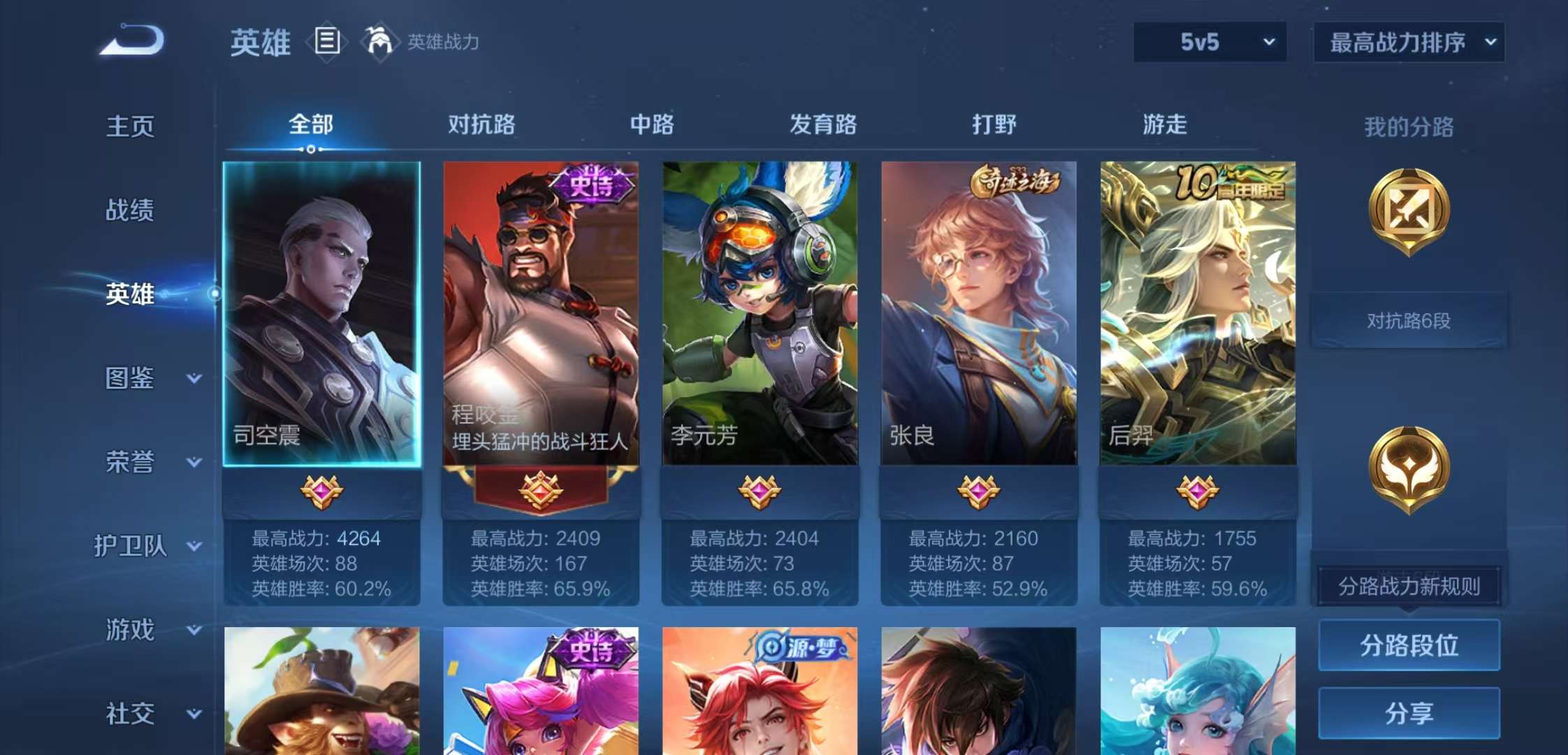The height and width of the screenshot is (755, 1568).
Task: Open the 分路段位 button
Action: tap(1408, 645)
